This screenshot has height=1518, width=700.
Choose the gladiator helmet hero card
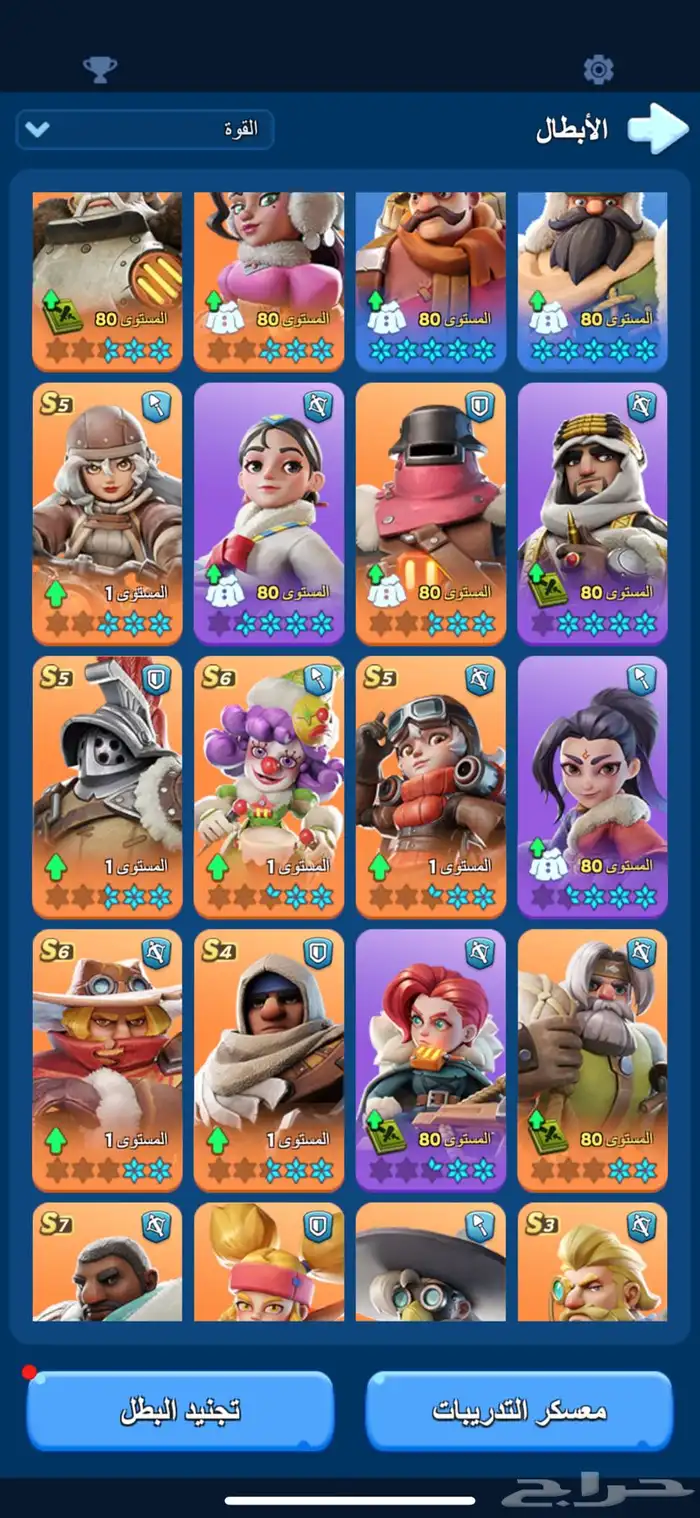pyautogui.click(x=107, y=786)
